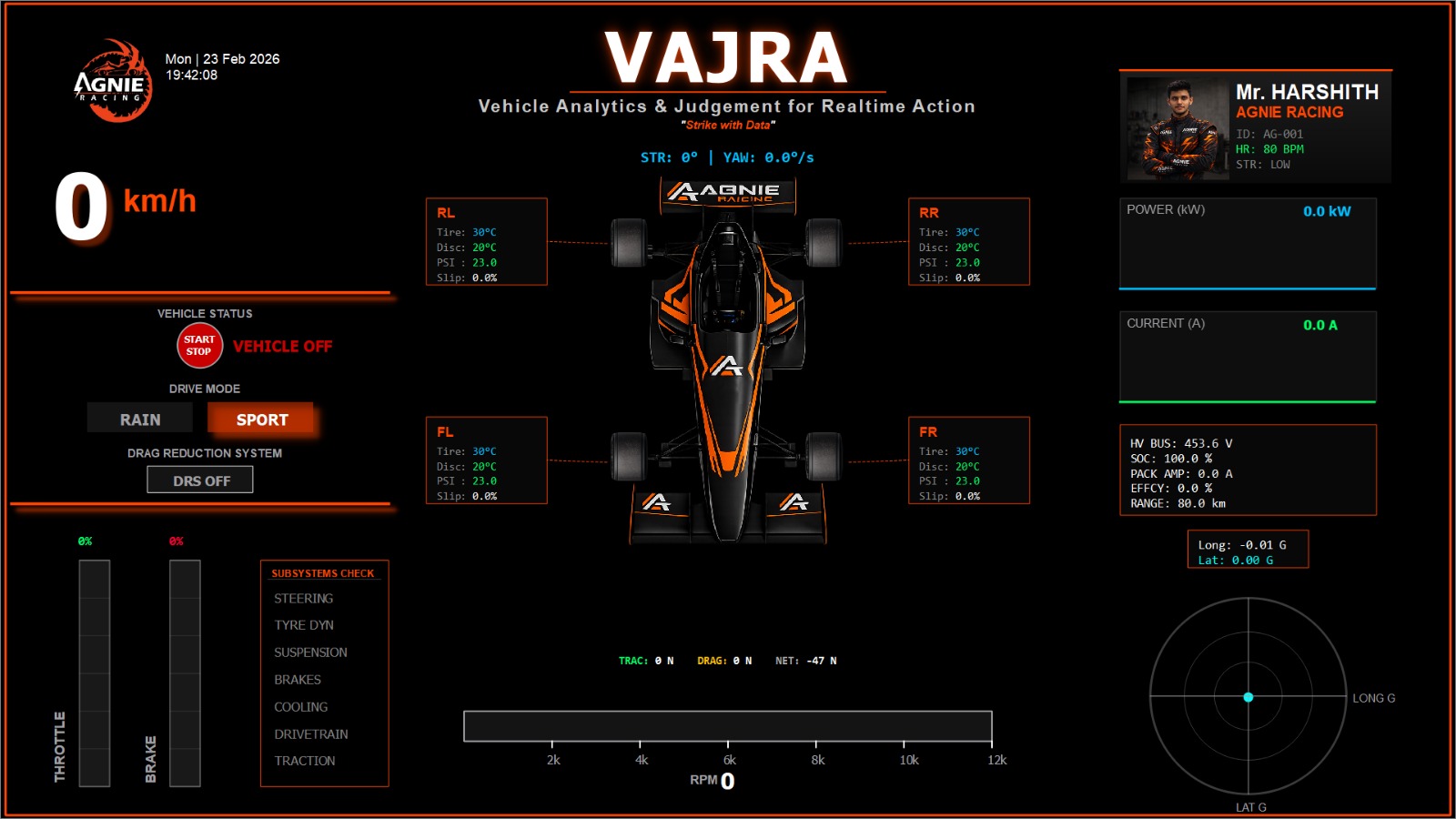Toggle the DRS OFF control
Image resolution: width=1456 pixels, height=819 pixels.
click(200, 480)
